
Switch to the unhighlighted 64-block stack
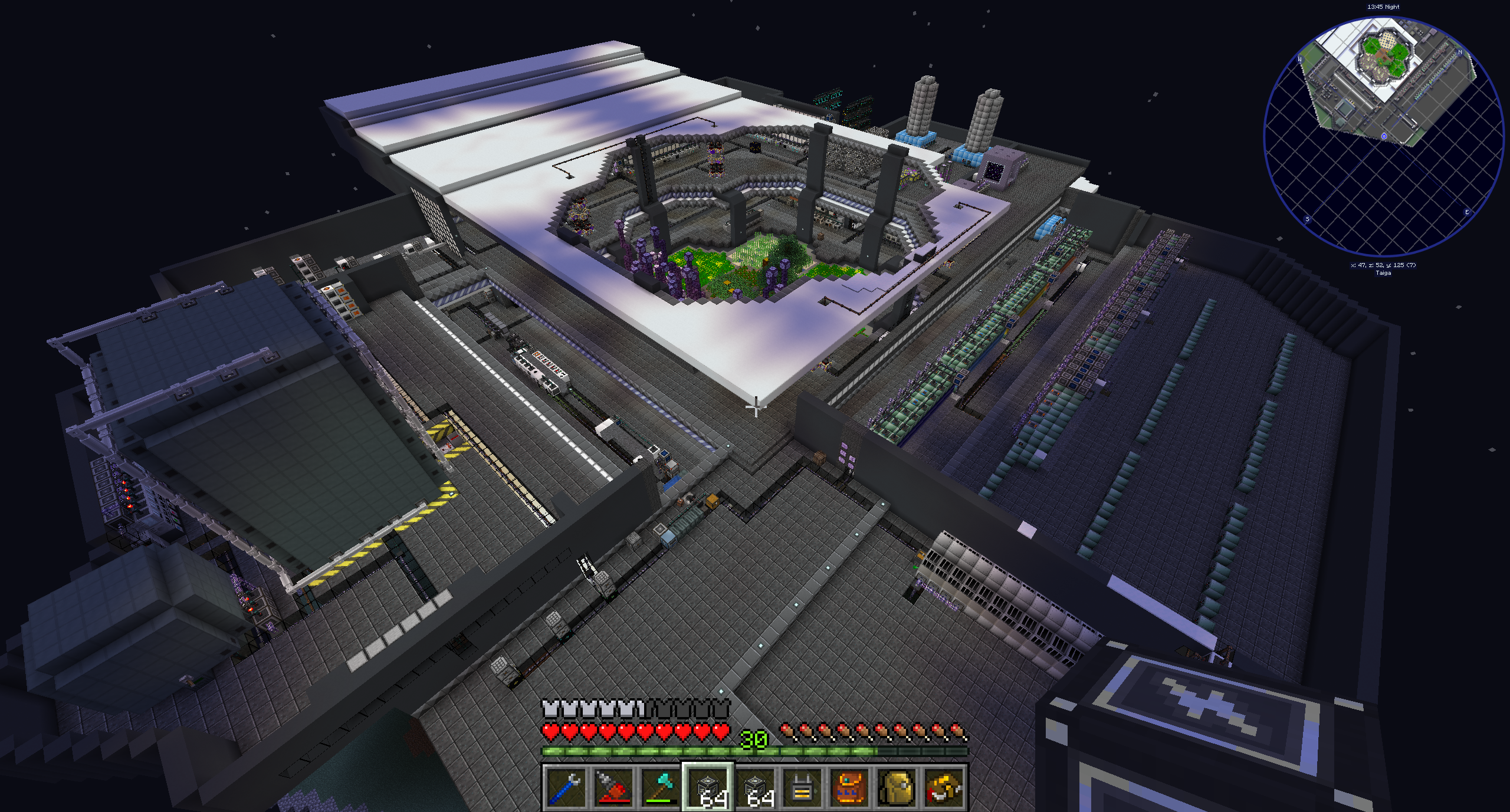click(755, 788)
